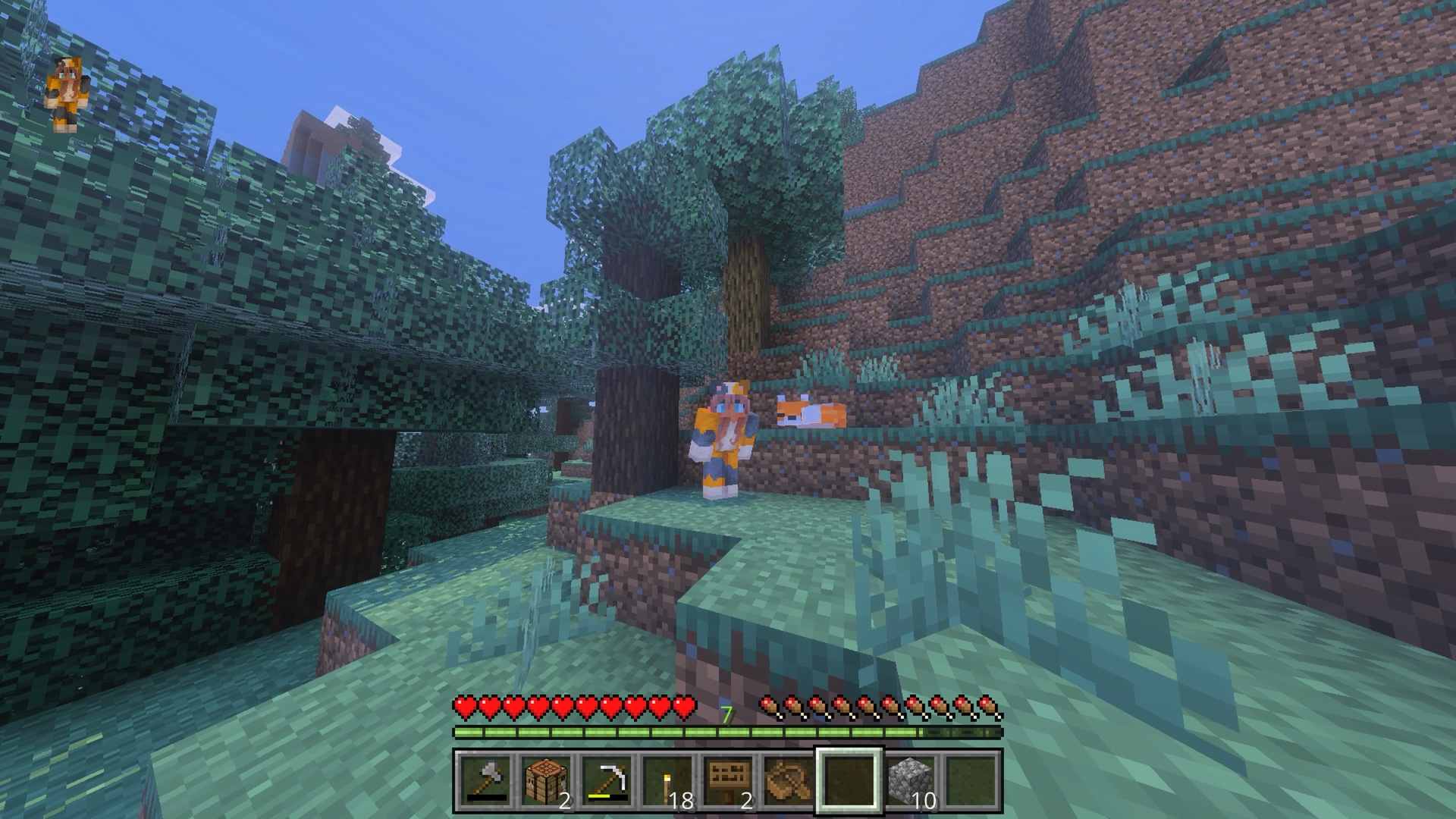
Task: Select the stack of 18 torches
Action: (x=667, y=781)
